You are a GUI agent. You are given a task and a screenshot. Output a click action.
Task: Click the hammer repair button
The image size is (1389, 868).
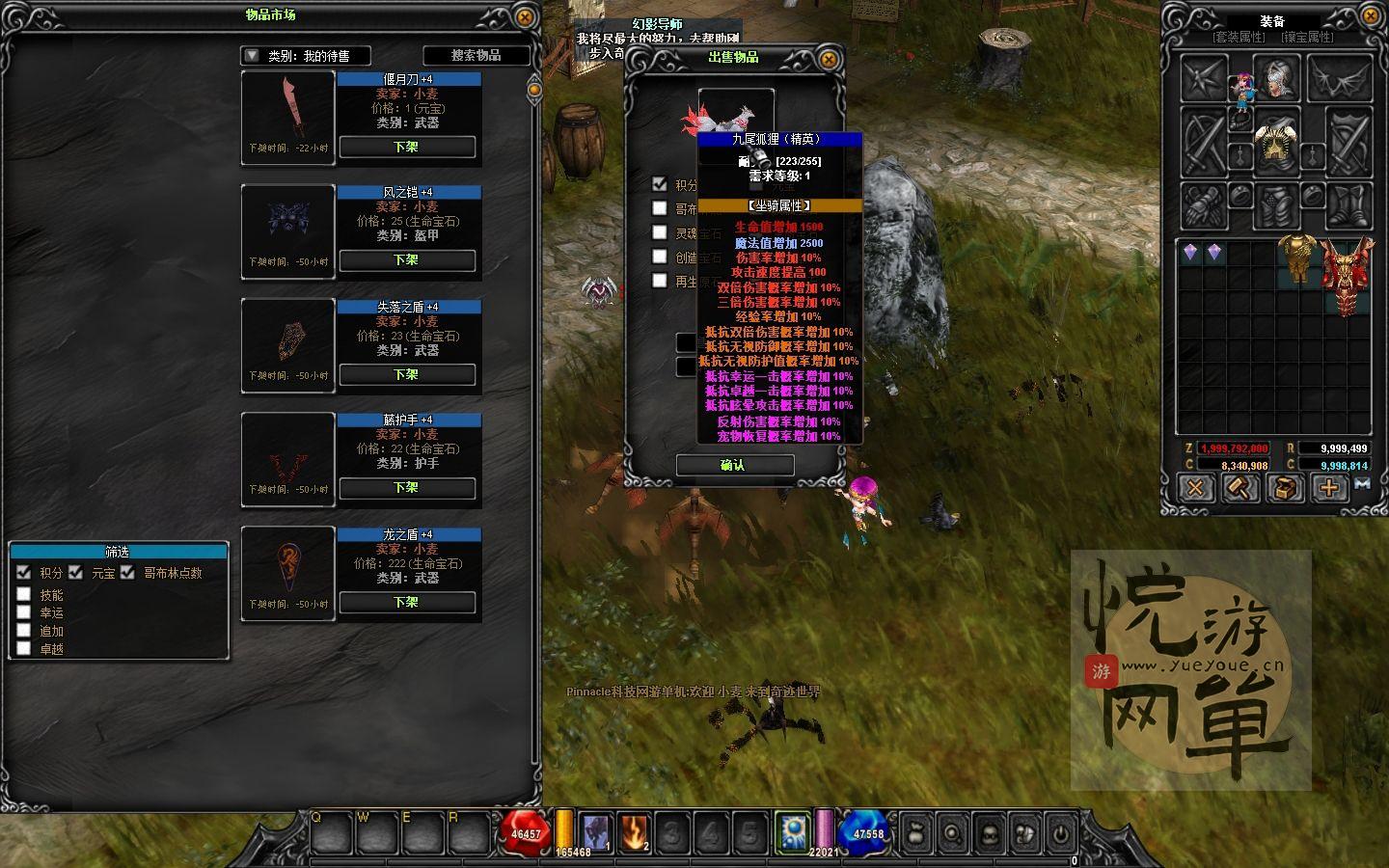point(1239,488)
